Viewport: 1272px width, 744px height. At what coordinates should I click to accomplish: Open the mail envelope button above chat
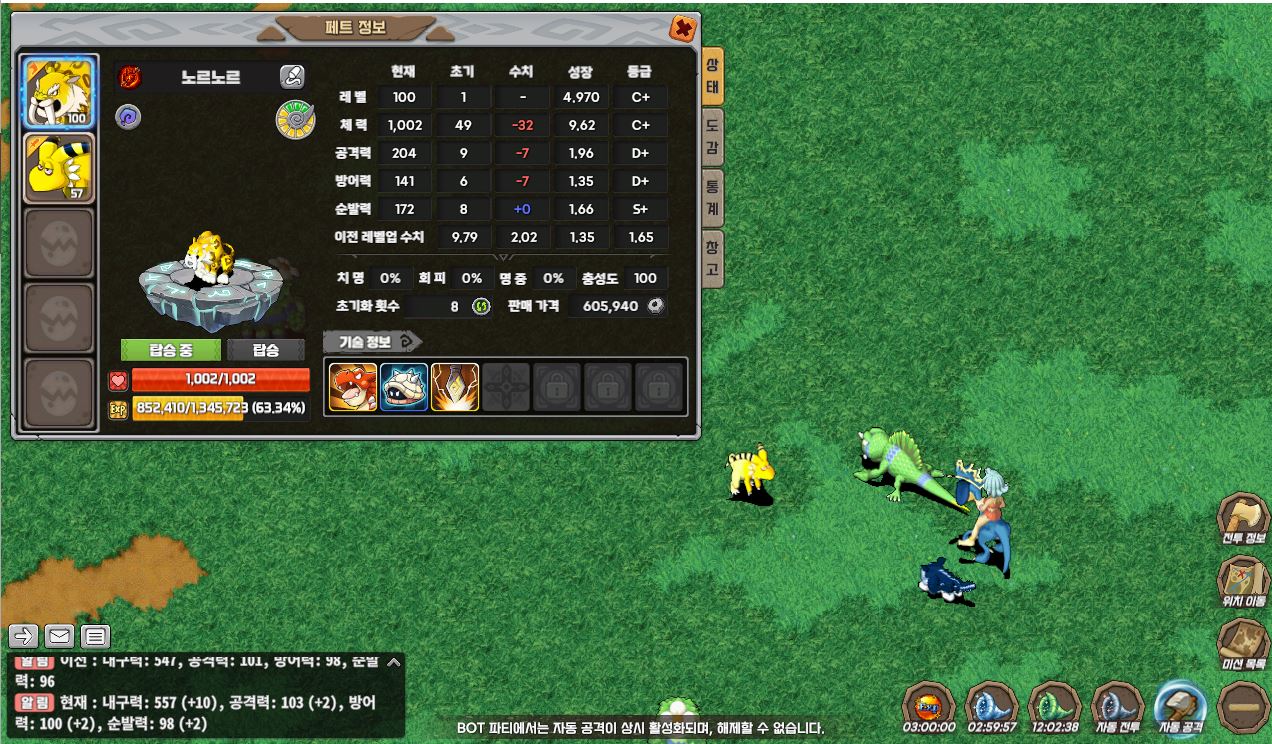pyautogui.click(x=60, y=635)
